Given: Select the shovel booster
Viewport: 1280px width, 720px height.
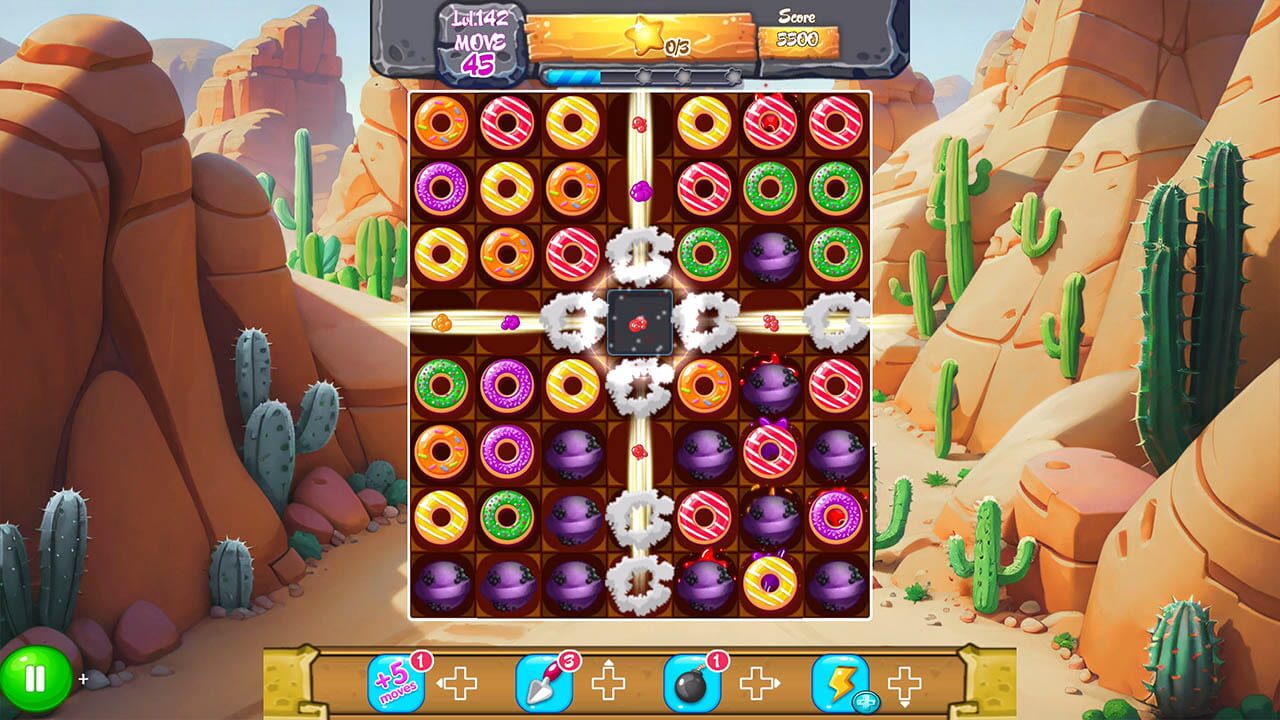Looking at the screenshot, I should 545,681.
